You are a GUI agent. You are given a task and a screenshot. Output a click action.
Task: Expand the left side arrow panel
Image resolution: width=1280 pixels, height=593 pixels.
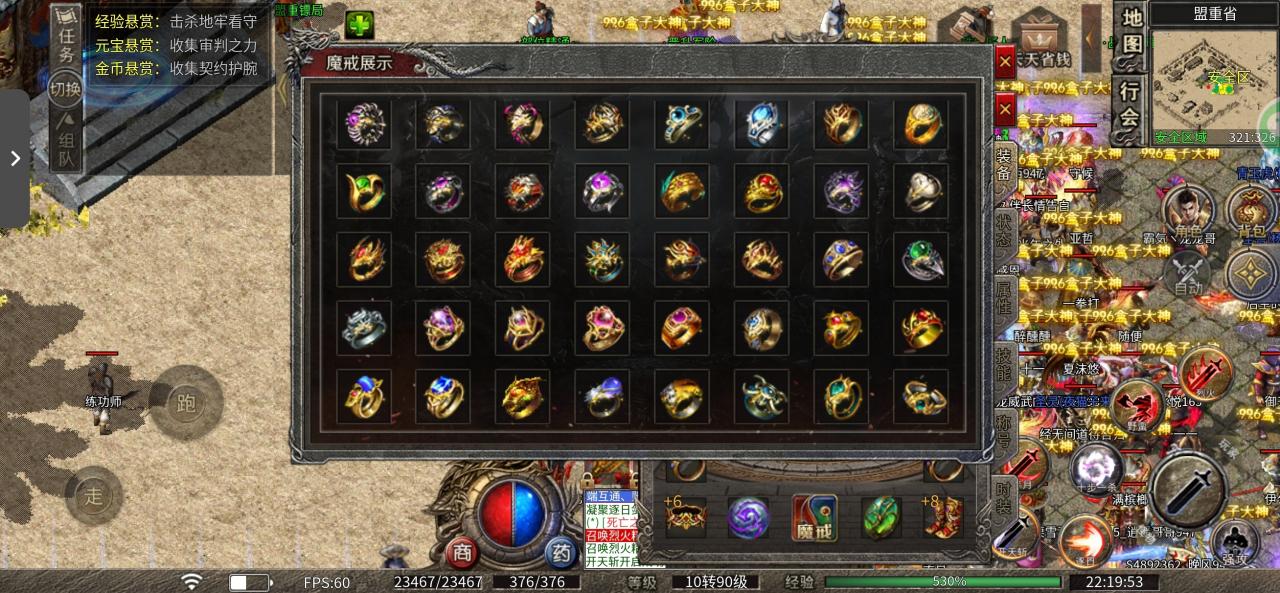click(x=15, y=158)
